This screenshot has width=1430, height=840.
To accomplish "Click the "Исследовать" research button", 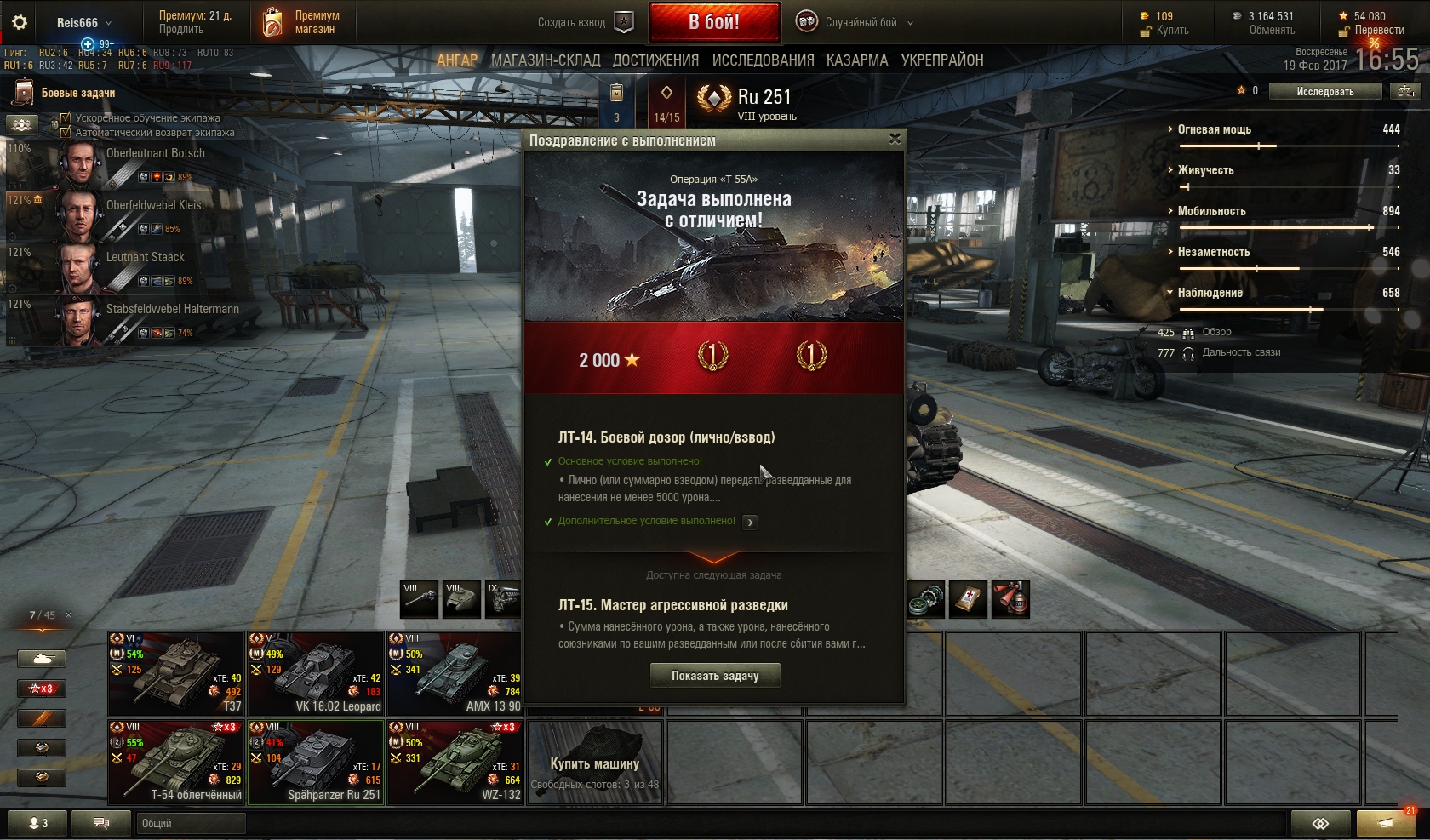I will click(1324, 91).
